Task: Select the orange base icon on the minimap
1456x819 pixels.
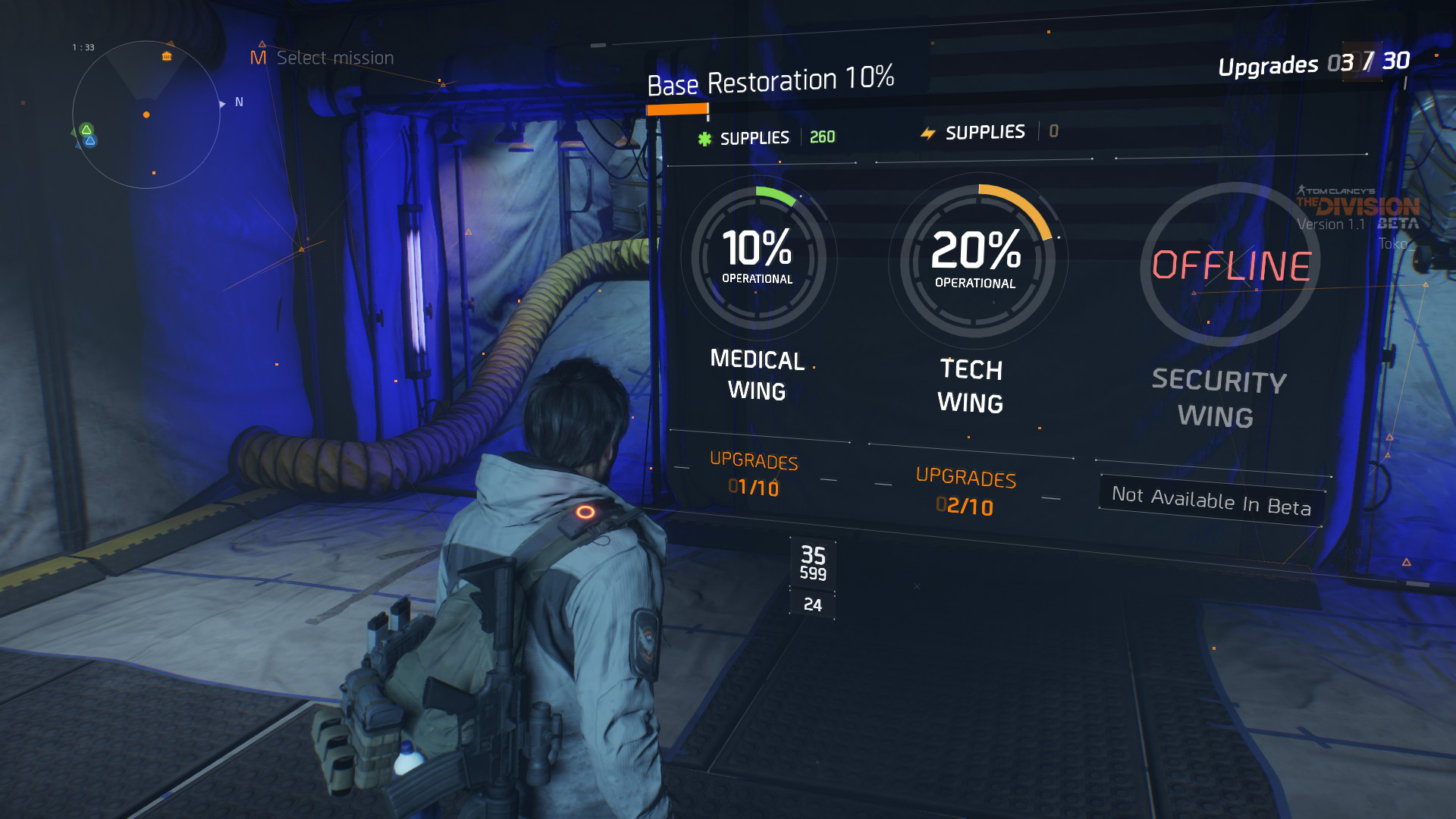Action: coord(167,56)
